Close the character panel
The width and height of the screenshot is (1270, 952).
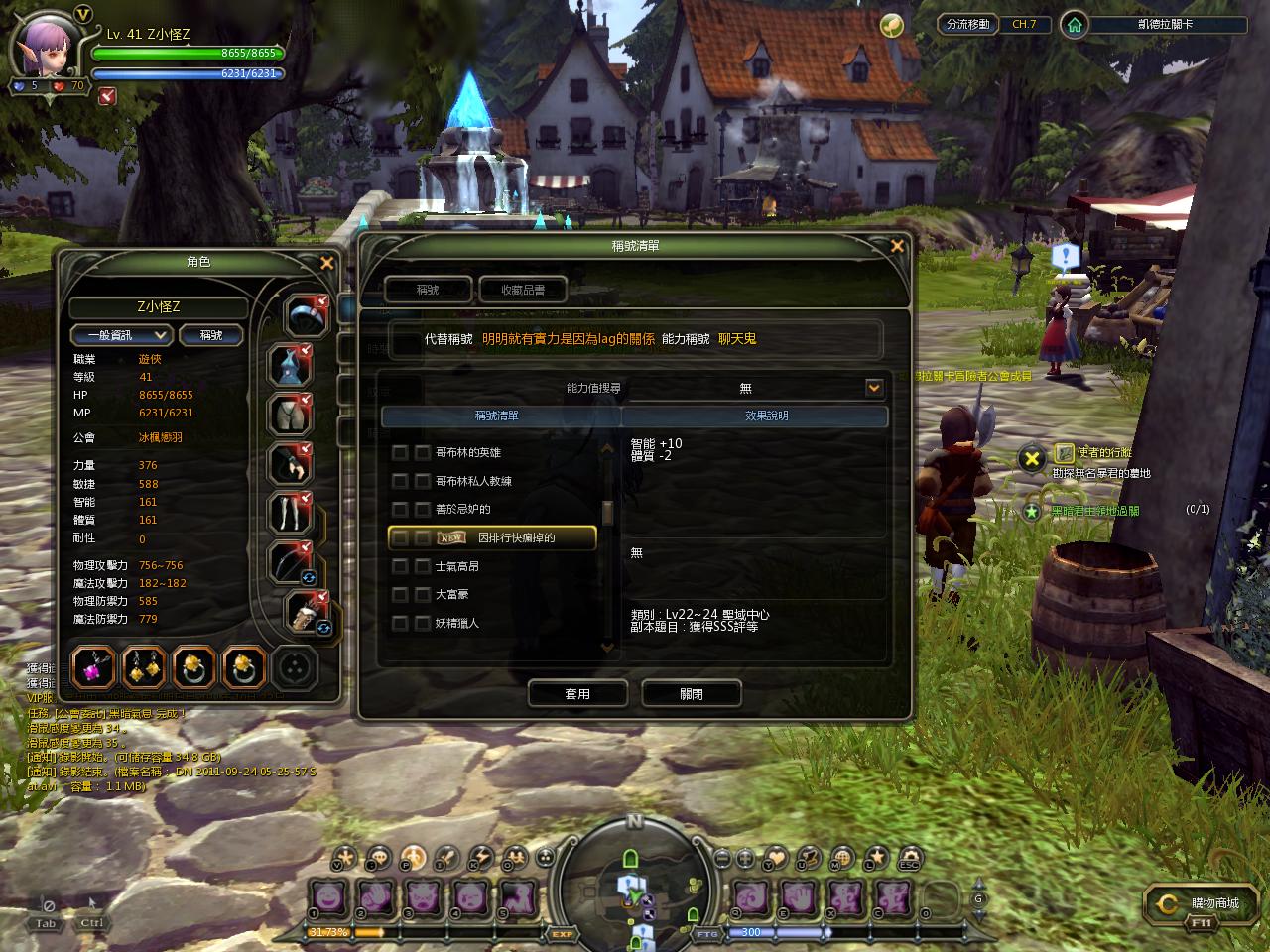pyautogui.click(x=326, y=263)
